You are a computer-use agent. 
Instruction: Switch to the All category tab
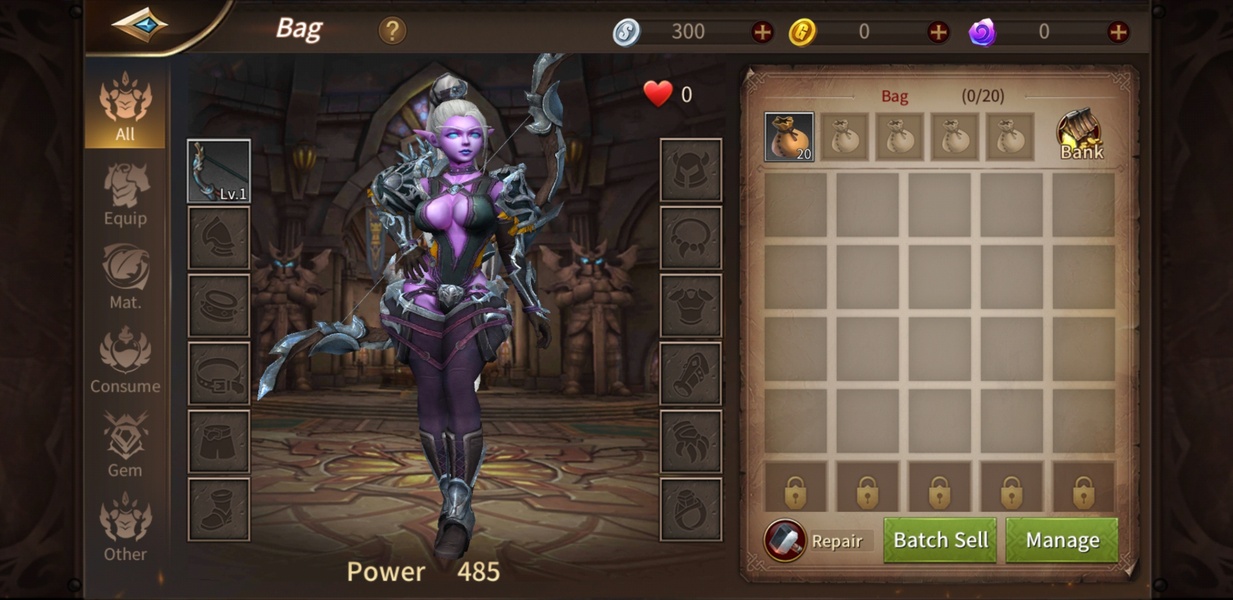point(125,107)
